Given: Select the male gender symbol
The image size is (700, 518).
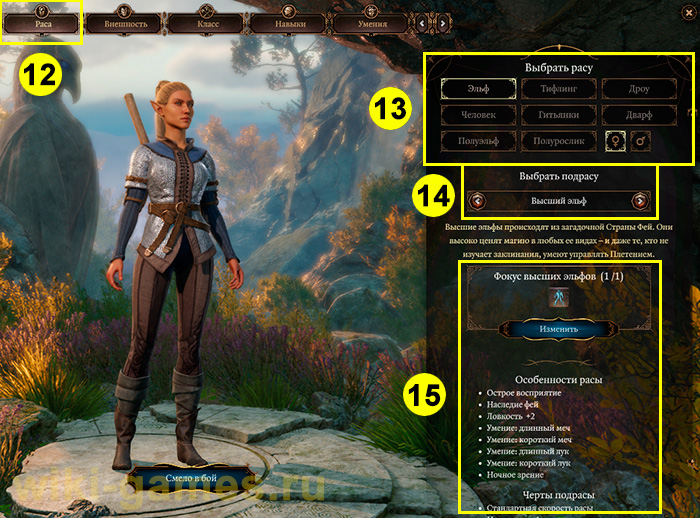Looking at the screenshot, I should pos(641,142).
